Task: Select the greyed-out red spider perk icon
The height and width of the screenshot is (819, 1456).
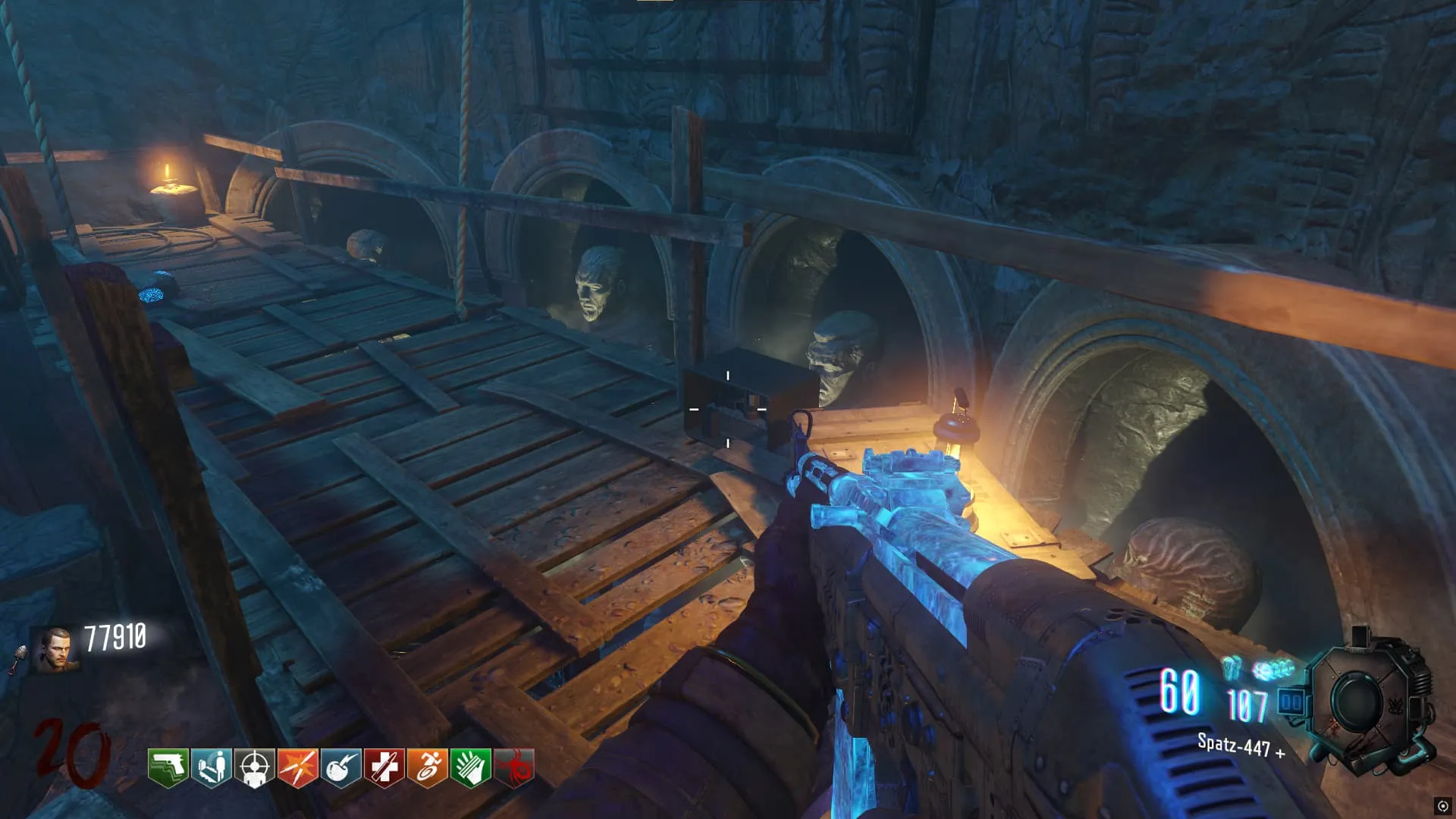Action: coord(514,767)
